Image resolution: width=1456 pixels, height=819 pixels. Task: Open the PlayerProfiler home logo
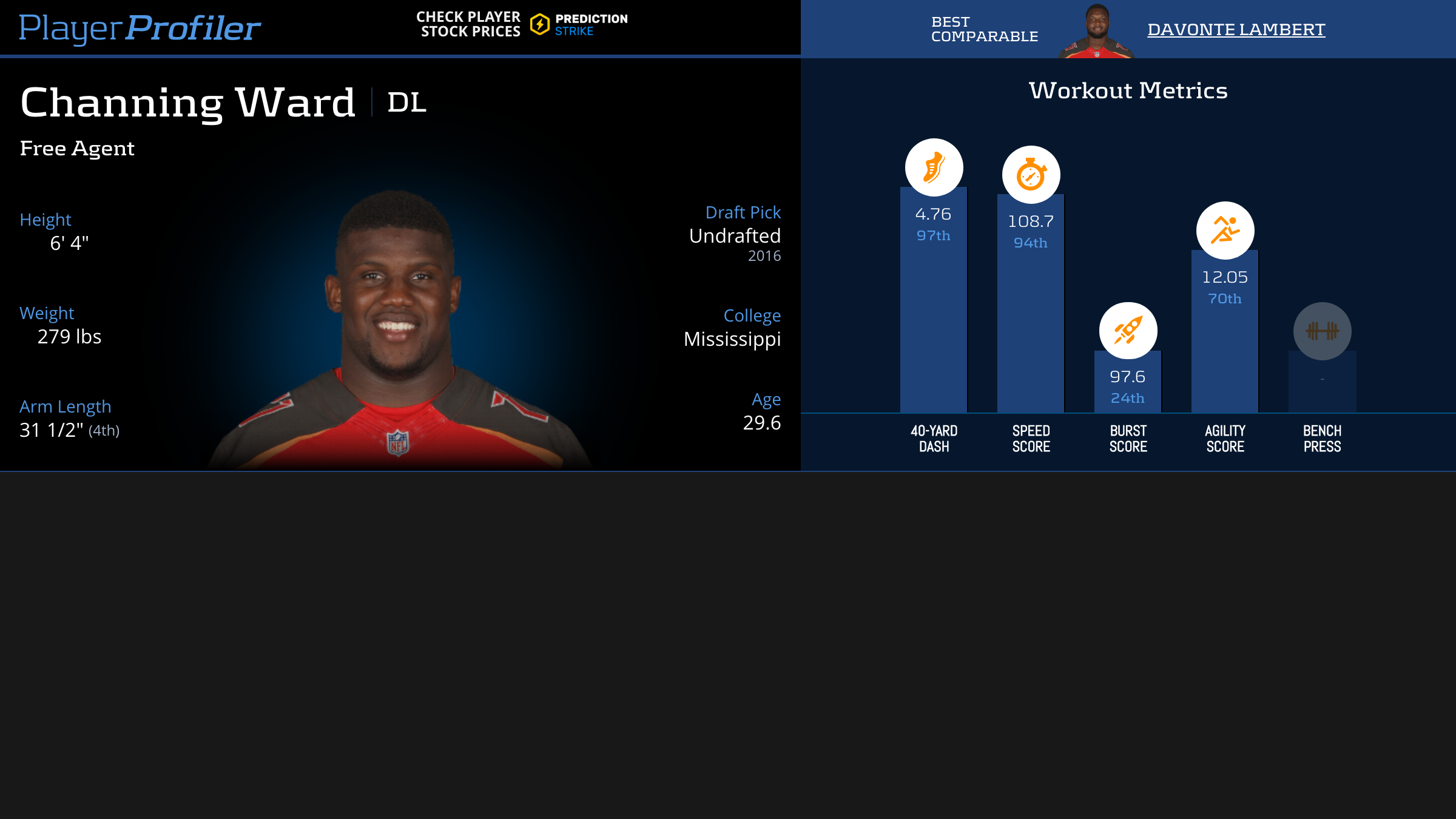pyautogui.click(x=140, y=28)
